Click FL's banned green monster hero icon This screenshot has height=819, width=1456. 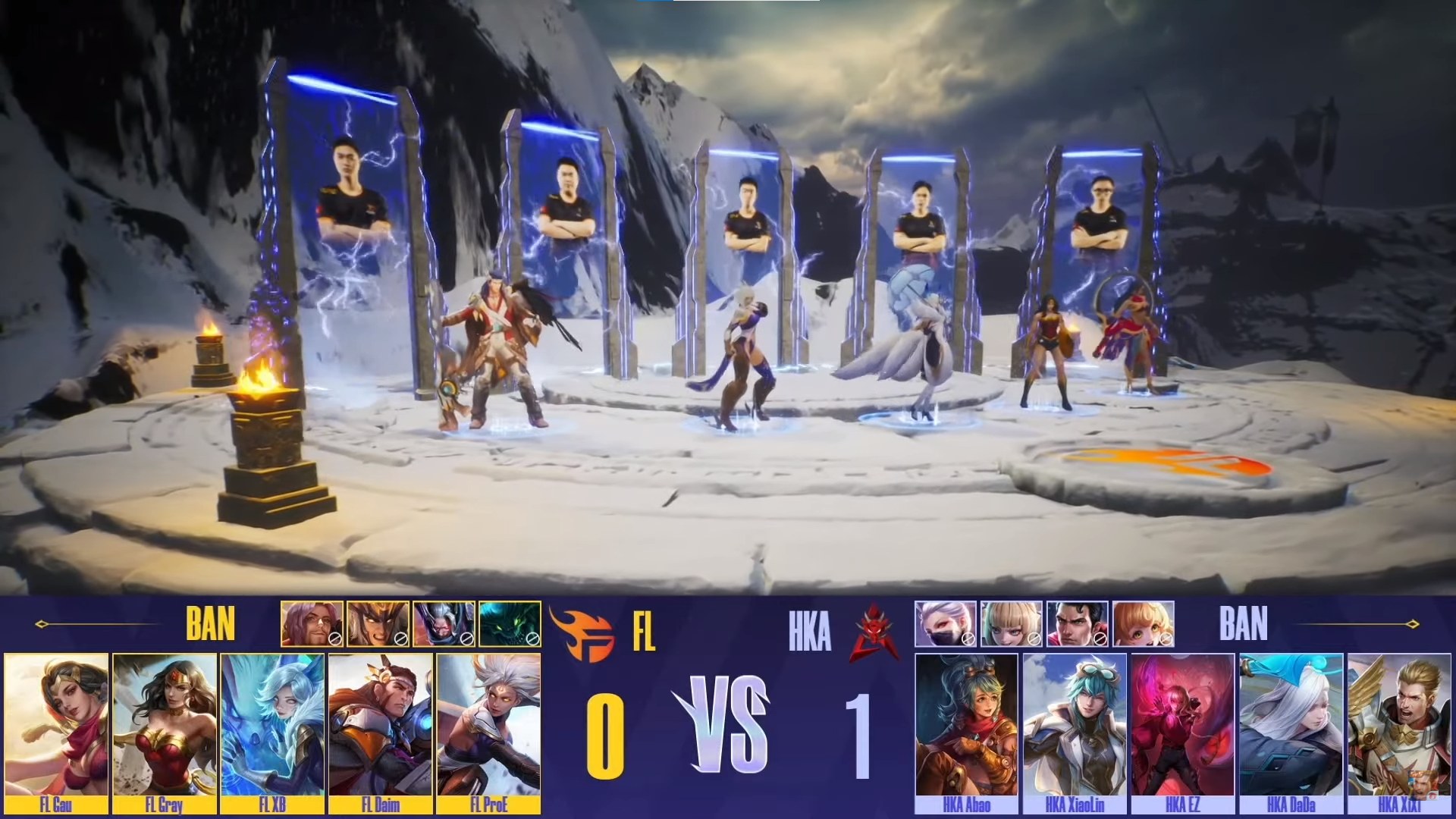pos(510,623)
